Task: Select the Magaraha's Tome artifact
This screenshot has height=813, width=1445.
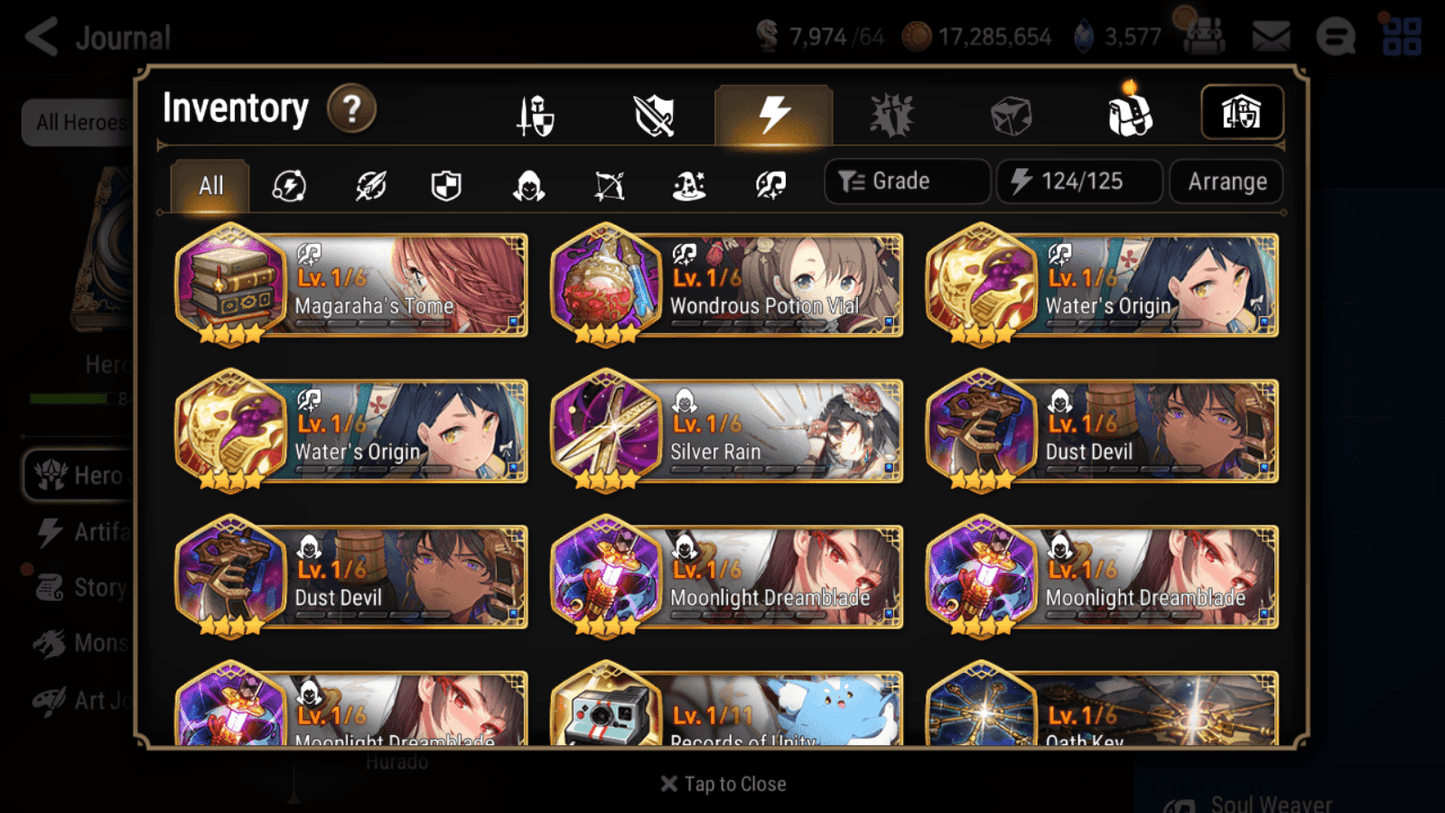Action: click(x=349, y=287)
